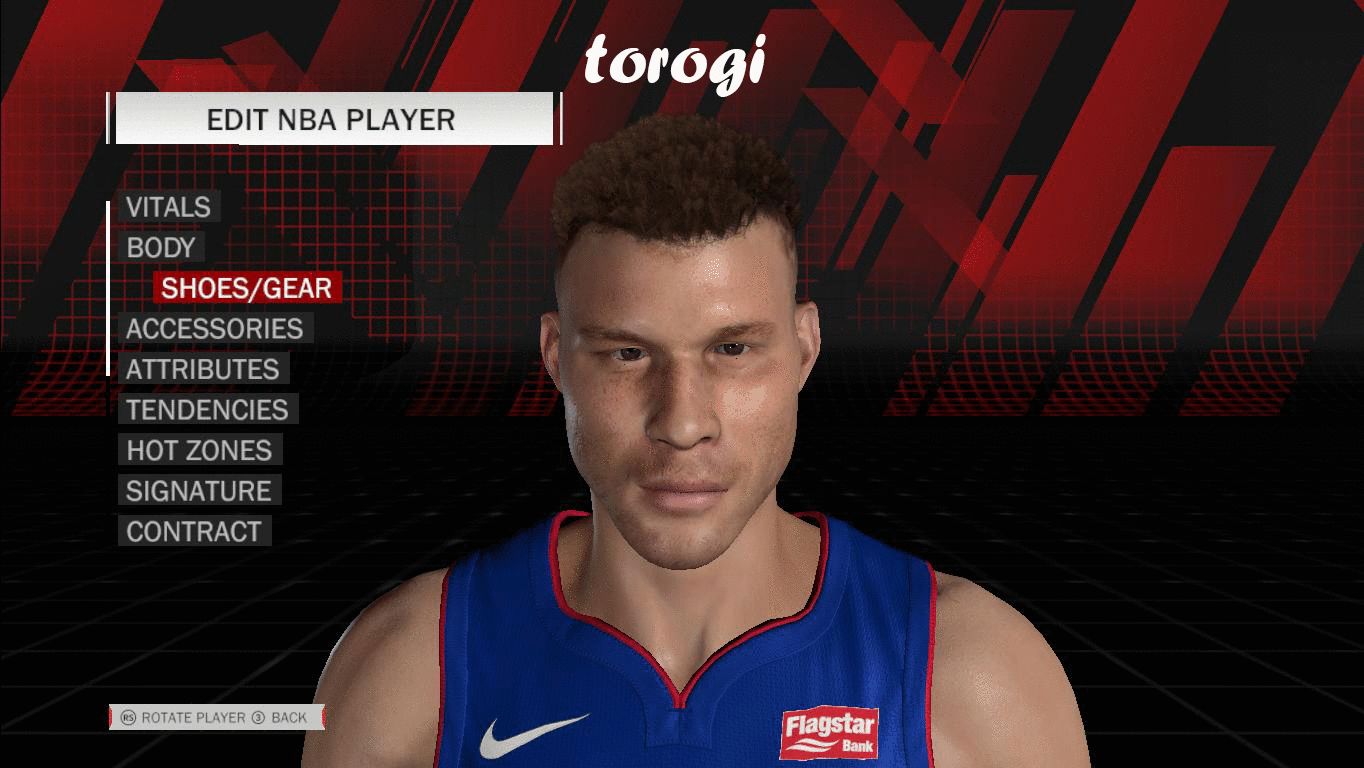Open the Accessories section
The image size is (1364, 768).
[x=214, y=329]
